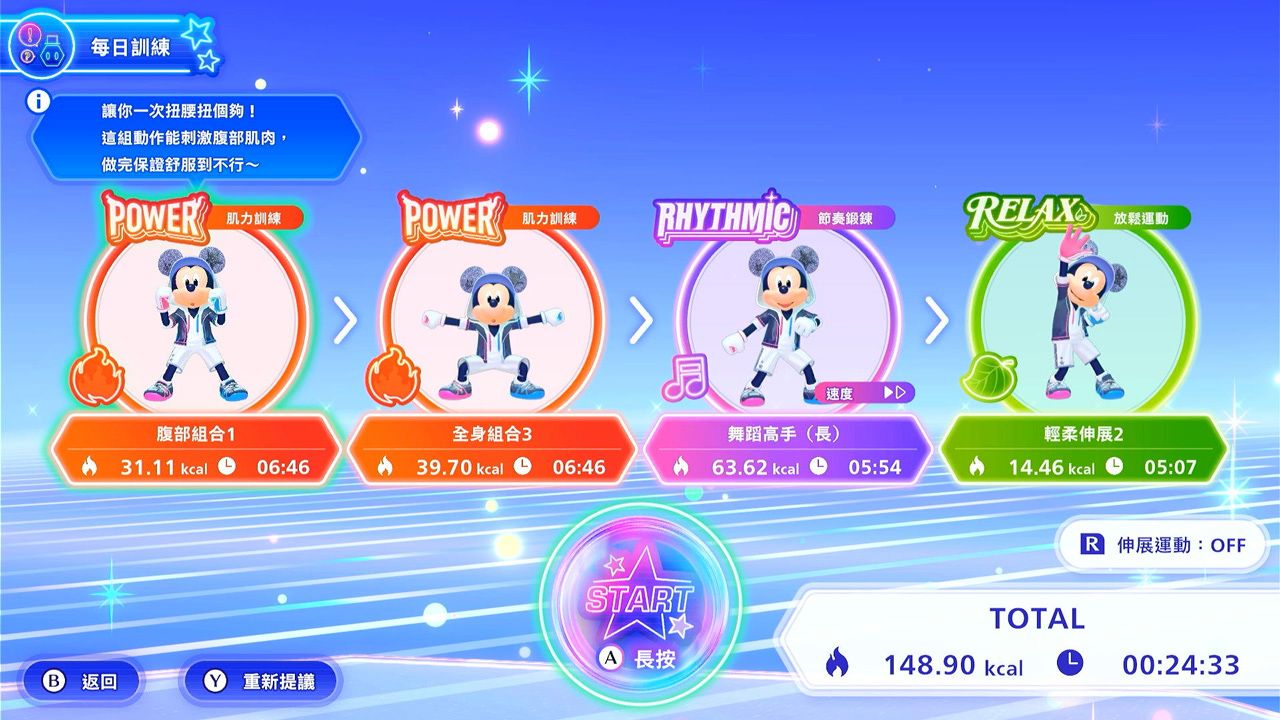Screen dimensions: 1280x720
Task: Toggle the 伸展運動 OFF setting
Action: (x=1163, y=545)
